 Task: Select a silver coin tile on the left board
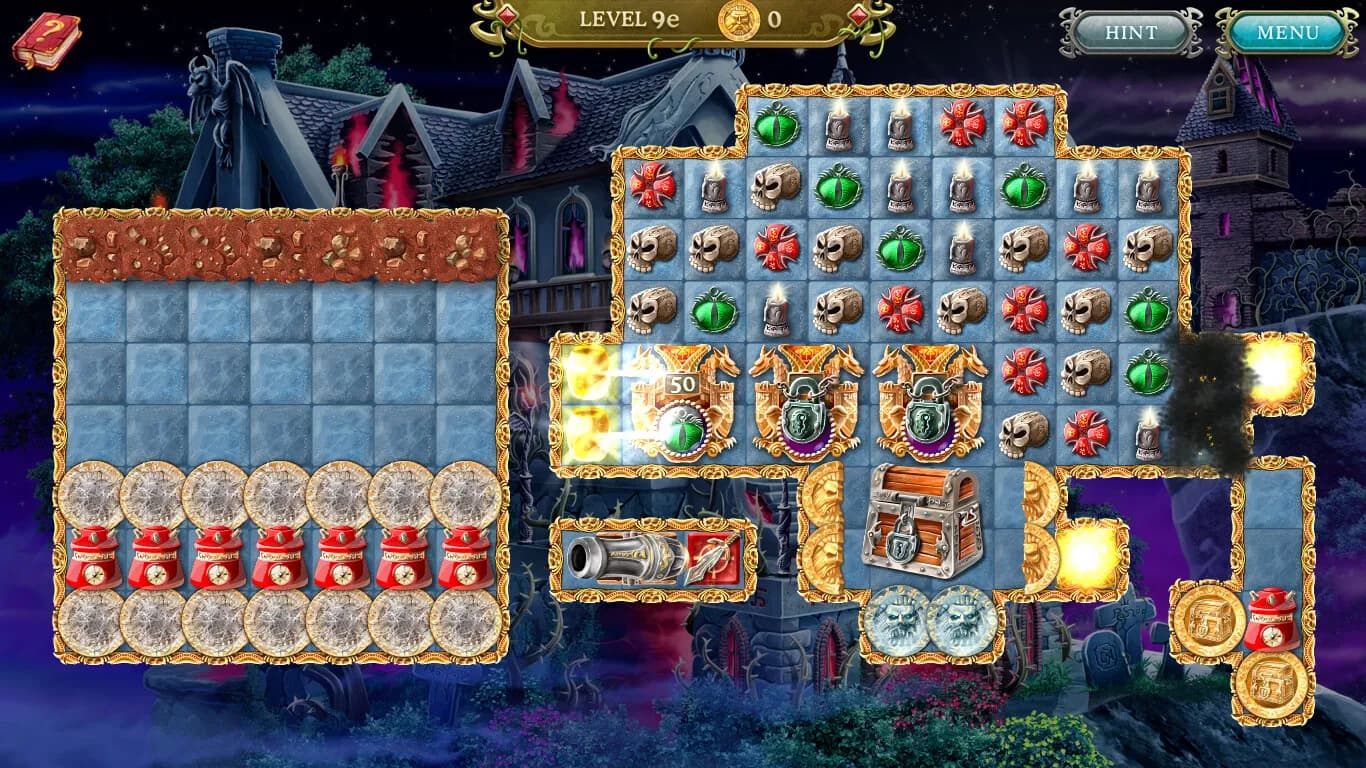[x=90, y=492]
